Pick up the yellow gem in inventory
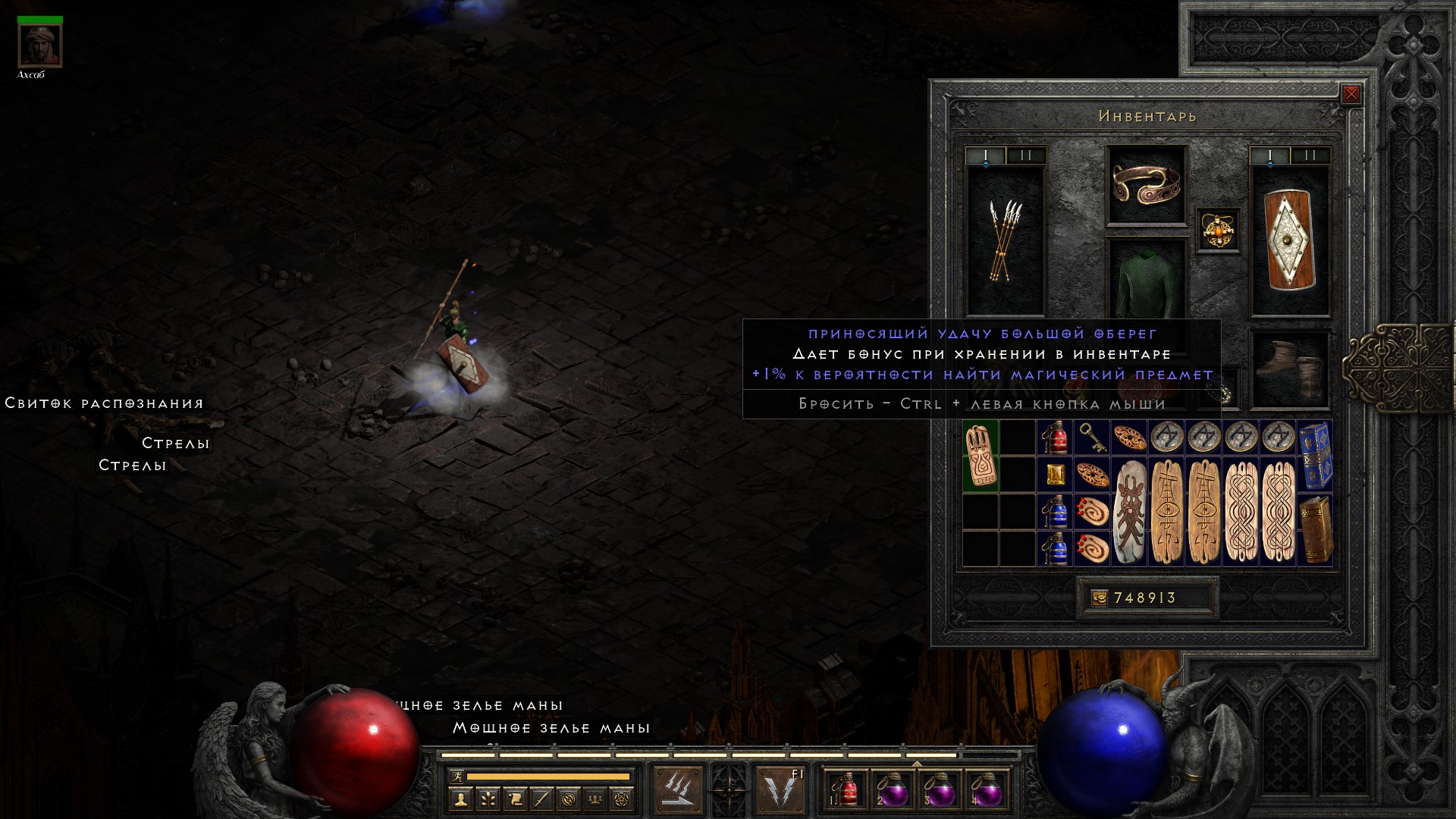The image size is (1456, 819). (x=1055, y=475)
